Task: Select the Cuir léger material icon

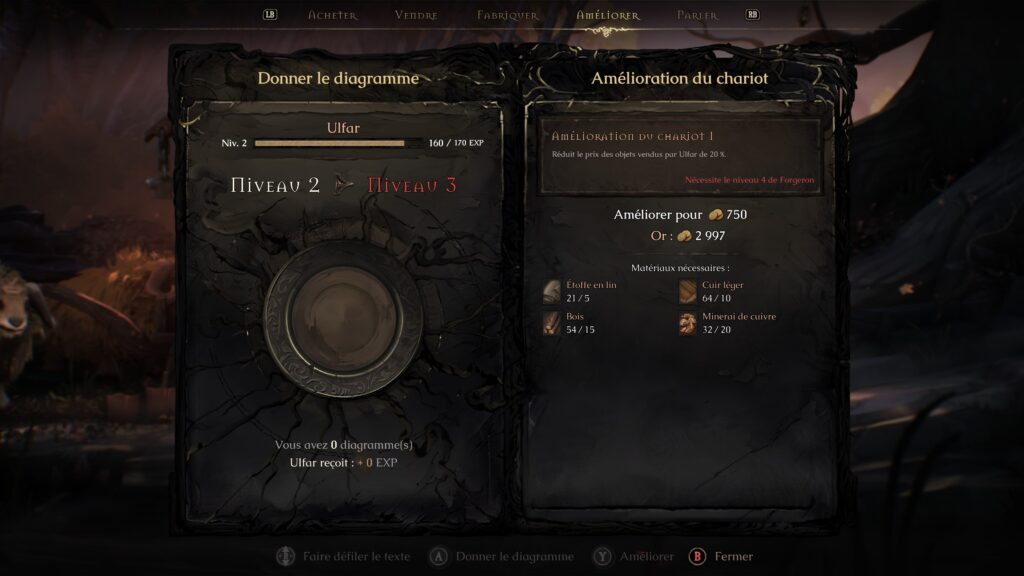Action: point(688,291)
